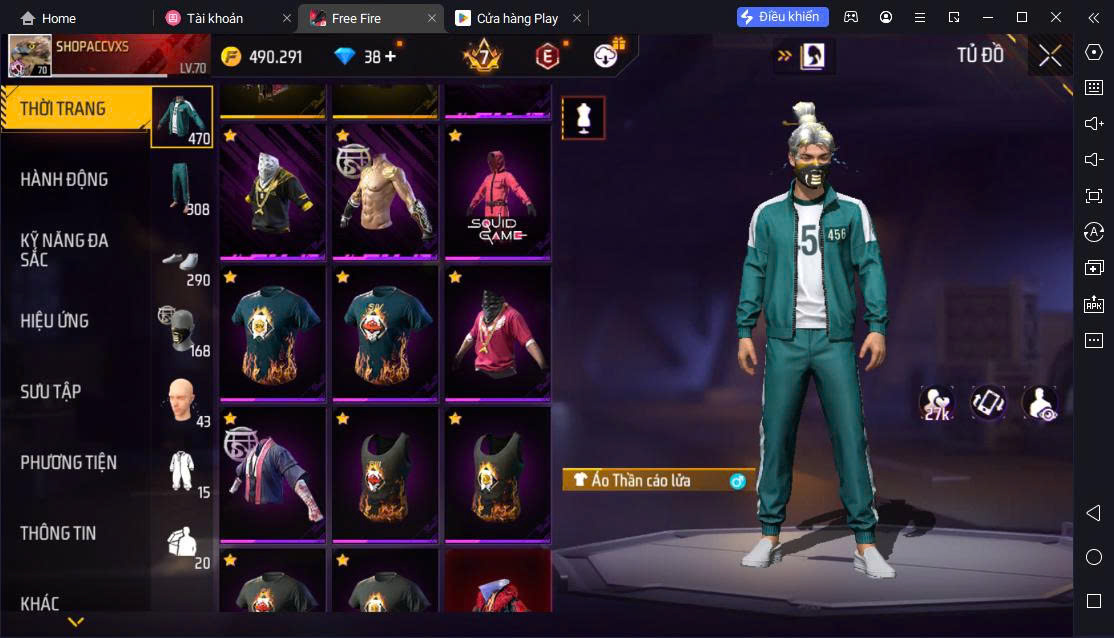The width and height of the screenshot is (1114, 638).
Task: Click the phone rotate icon
Action: (x=988, y=403)
